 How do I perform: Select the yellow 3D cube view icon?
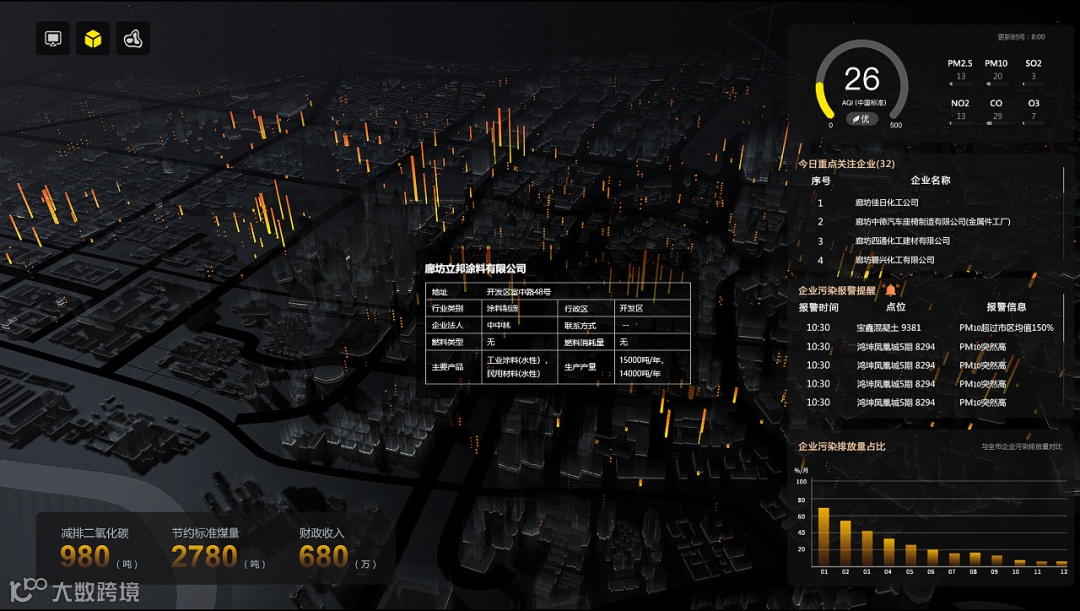pyautogui.click(x=93, y=39)
